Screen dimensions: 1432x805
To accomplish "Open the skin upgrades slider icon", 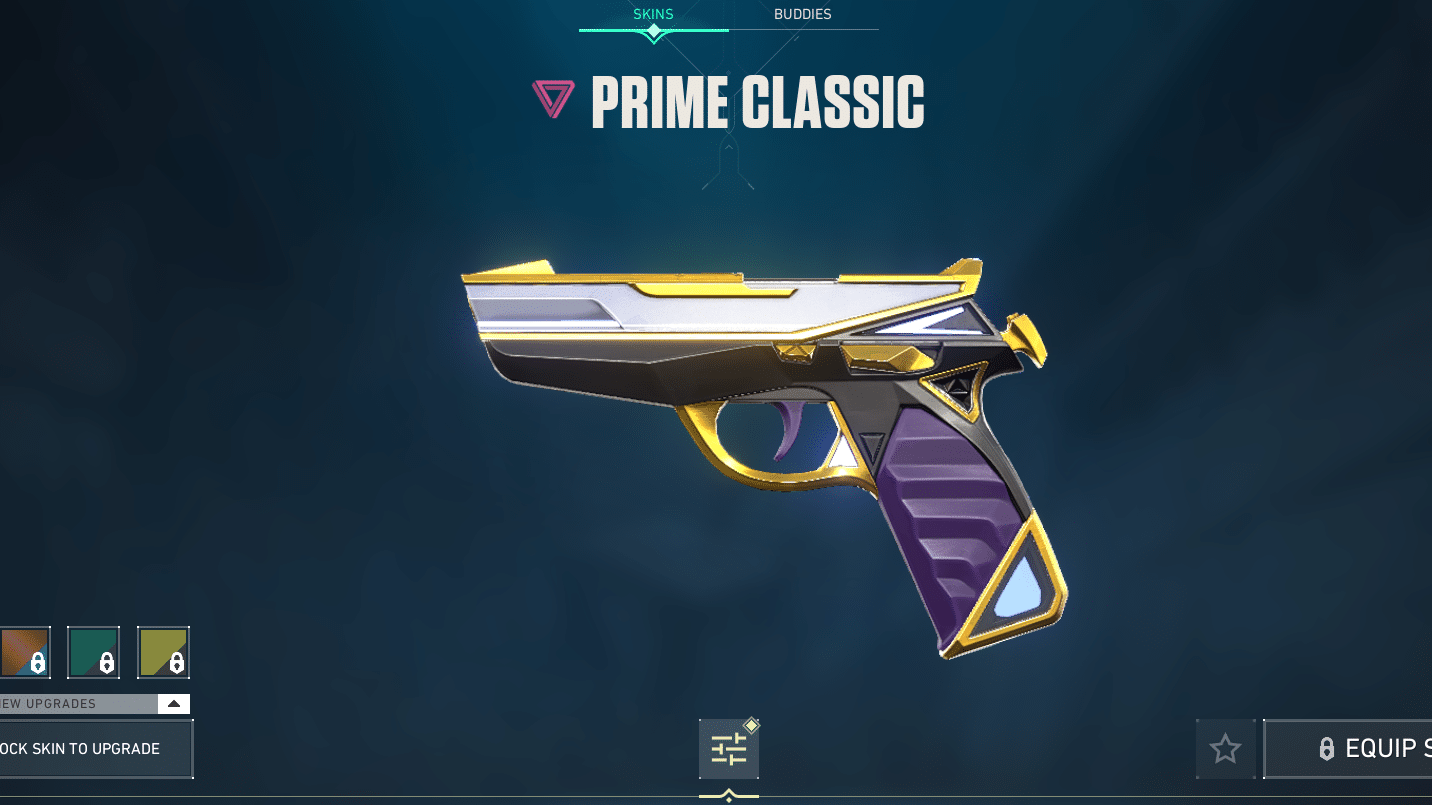I will [729, 748].
